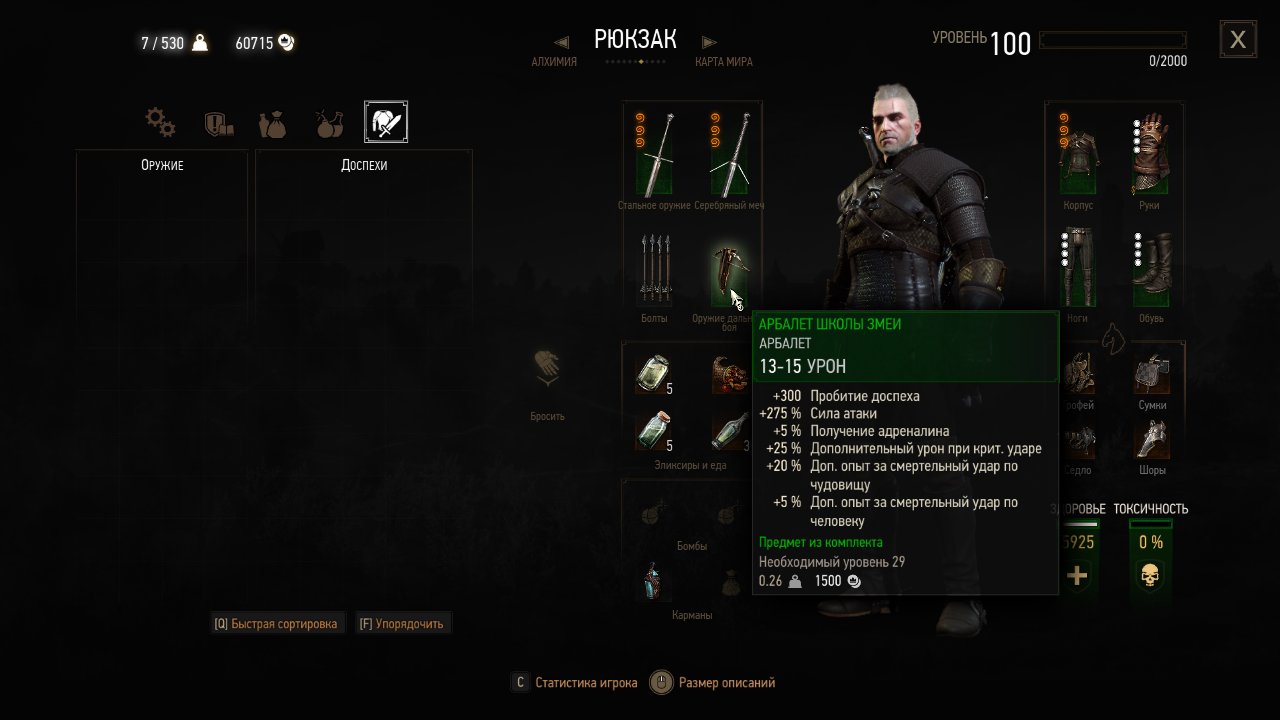
Task: Select the crossbow bolts slot
Action: 654,268
